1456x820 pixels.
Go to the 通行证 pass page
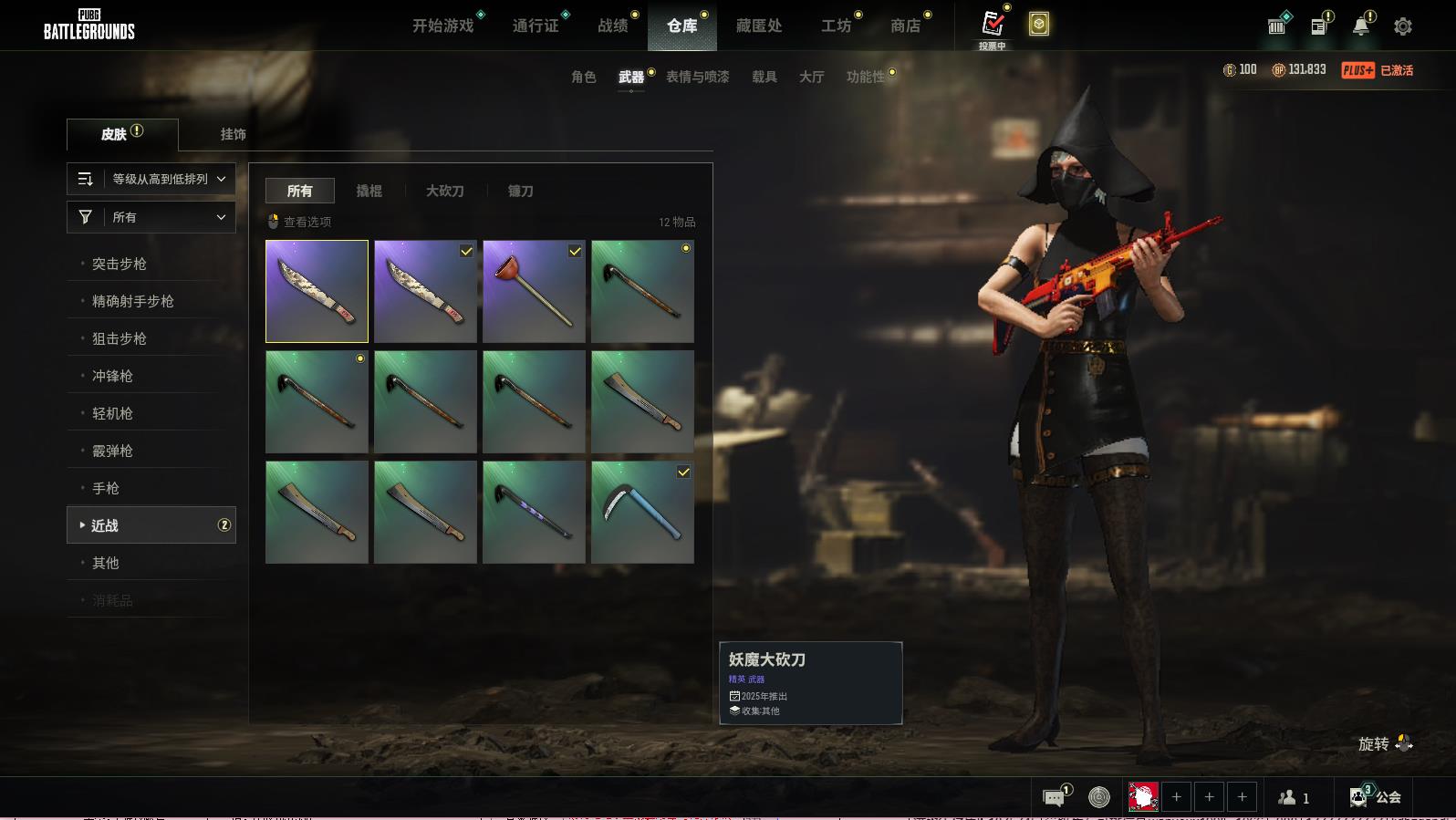(536, 26)
